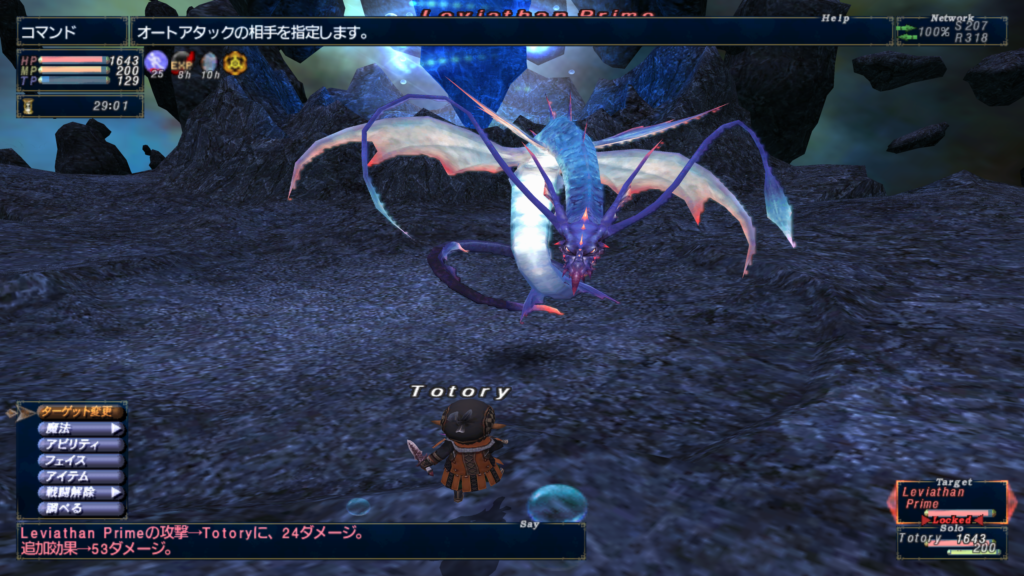Choose アビリティ from the command list
1024x576 pixels.
pos(80,444)
